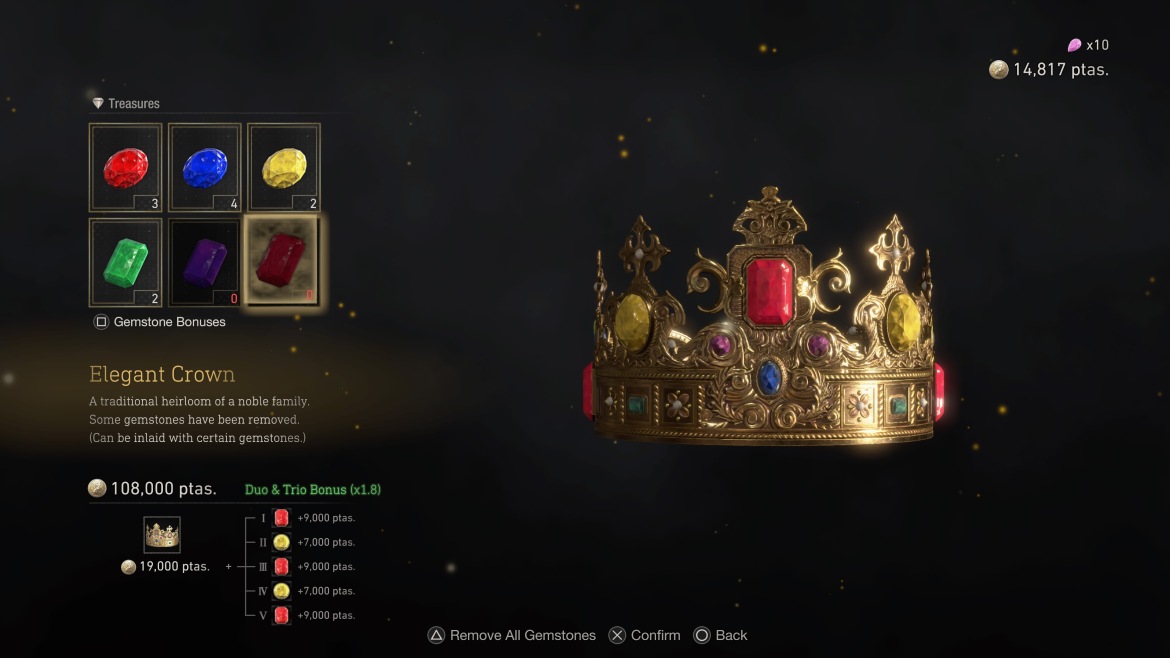Select the socket II yellow gem entry
The image size is (1170, 658).
pyautogui.click(x=281, y=542)
